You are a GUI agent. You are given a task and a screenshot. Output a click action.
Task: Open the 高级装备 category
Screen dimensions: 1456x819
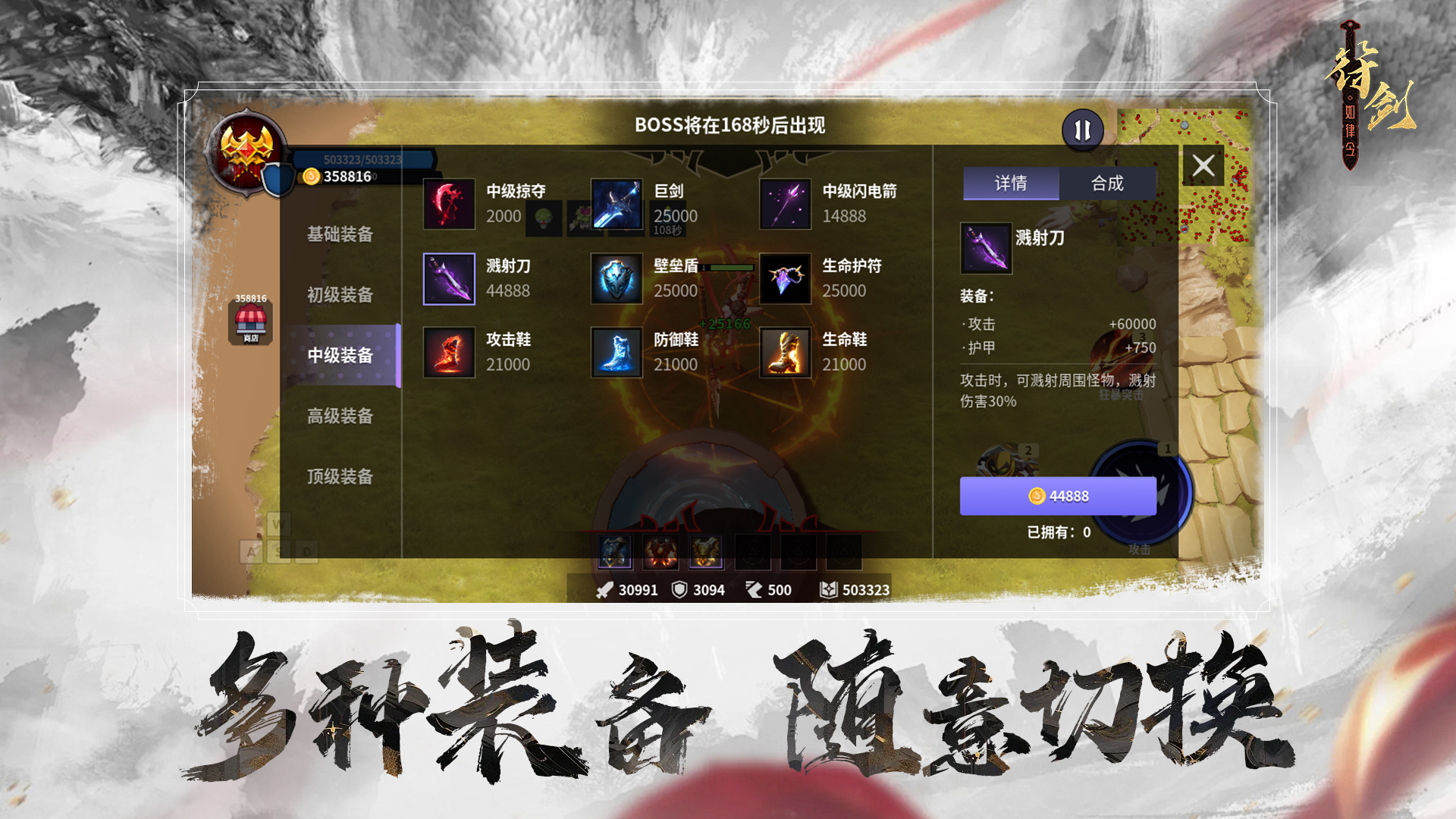(x=339, y=416)
